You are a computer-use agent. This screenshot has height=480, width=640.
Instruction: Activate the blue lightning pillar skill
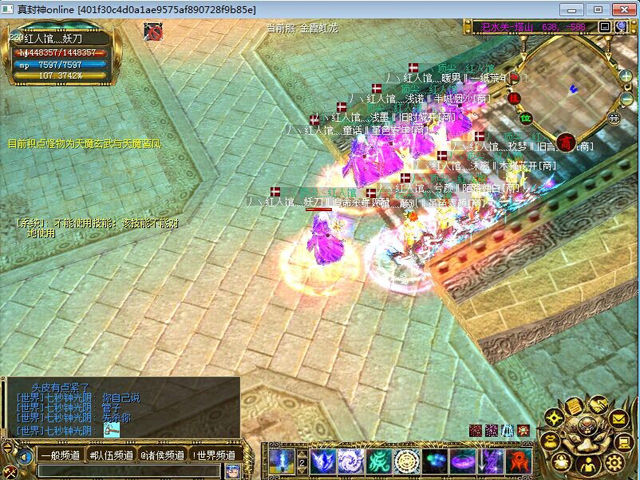point(281,461)
